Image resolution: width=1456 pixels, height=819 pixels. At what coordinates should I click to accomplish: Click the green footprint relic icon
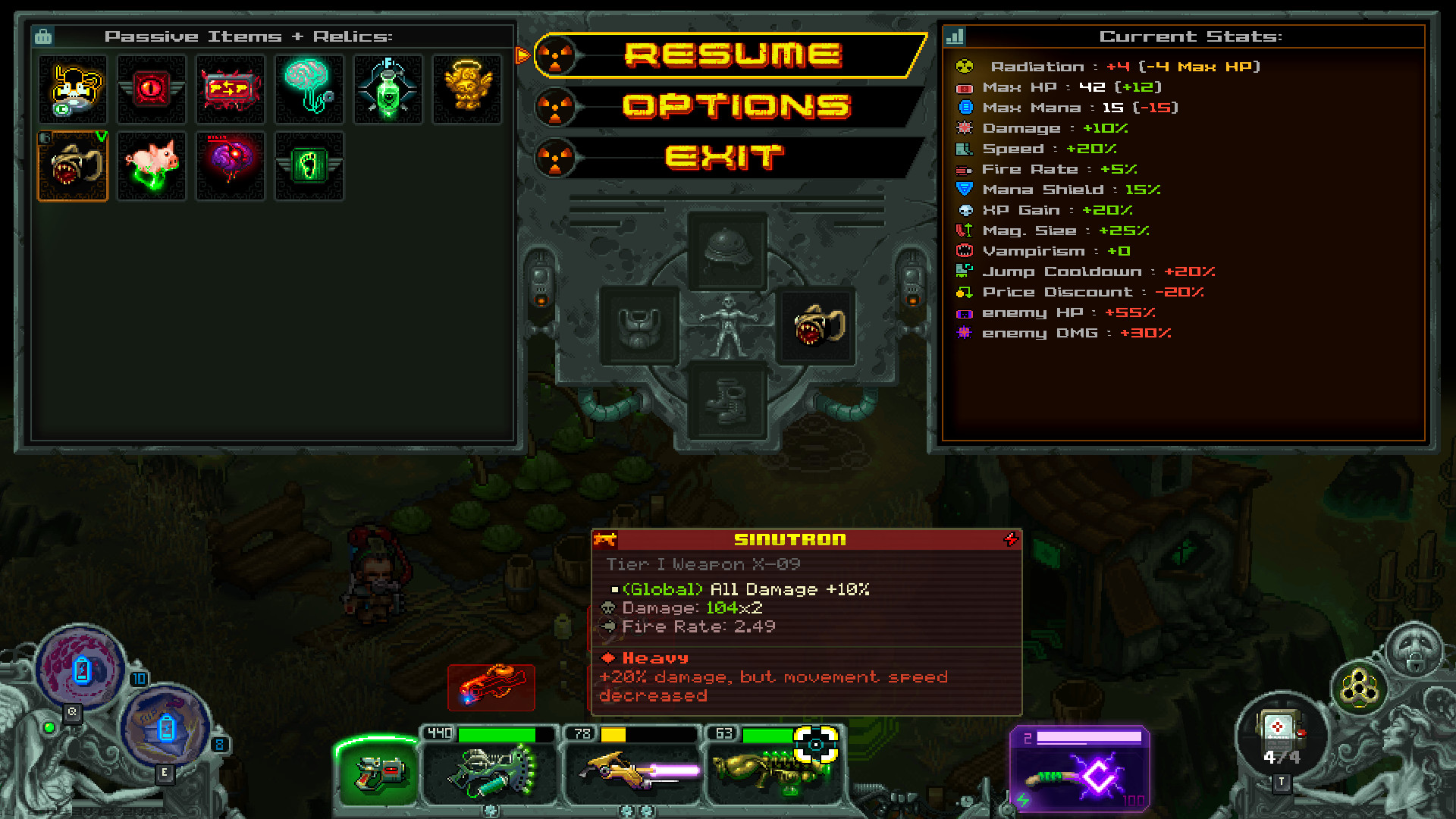click(x=309, y=165)
